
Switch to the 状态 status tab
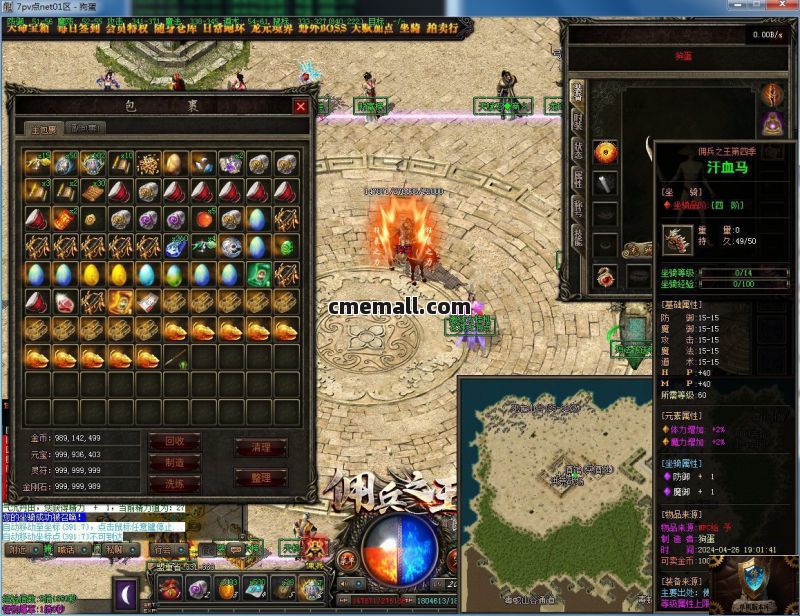point(578,150)
